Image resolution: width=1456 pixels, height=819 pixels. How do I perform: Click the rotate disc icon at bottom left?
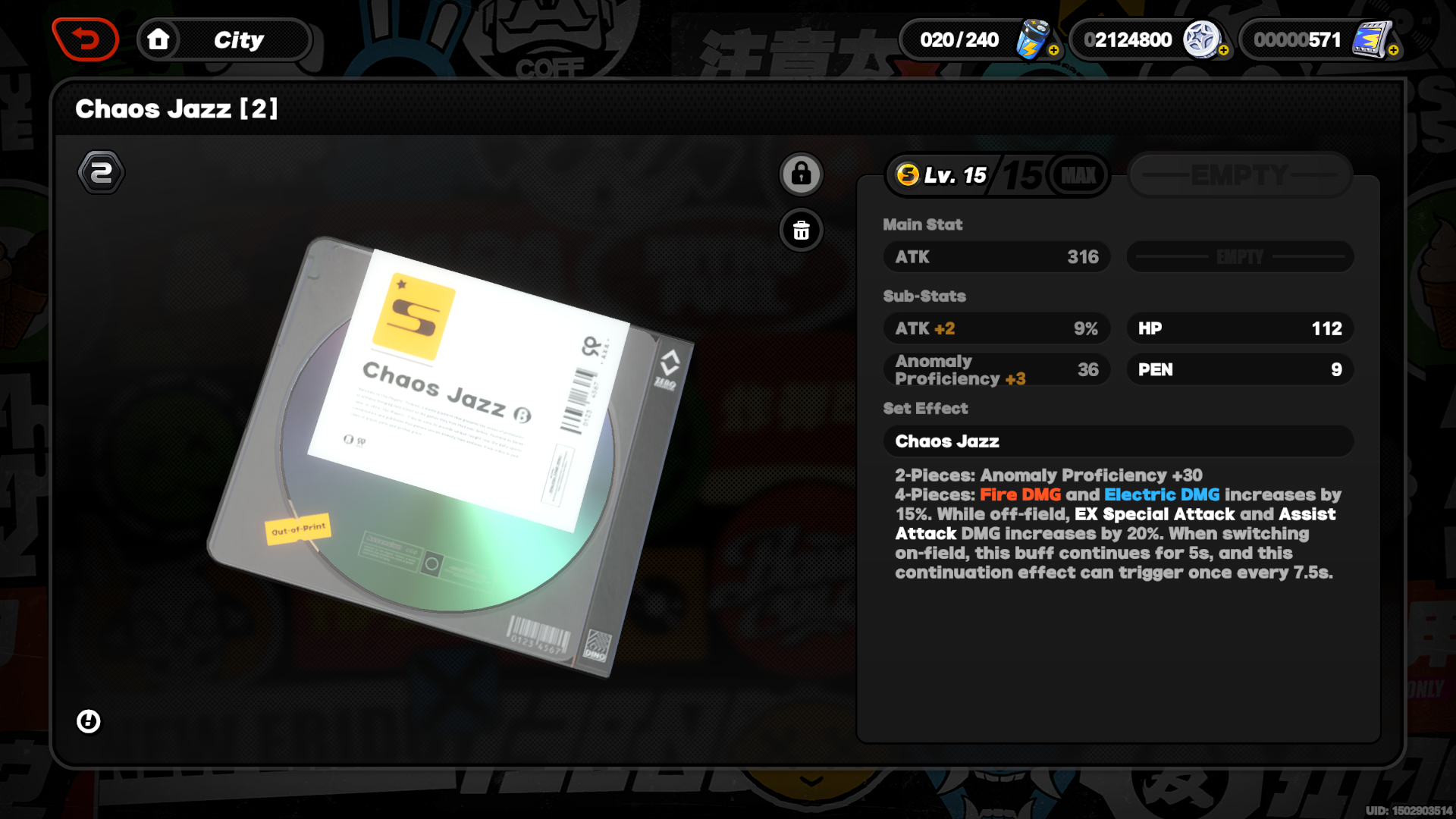tap(89, 721)
